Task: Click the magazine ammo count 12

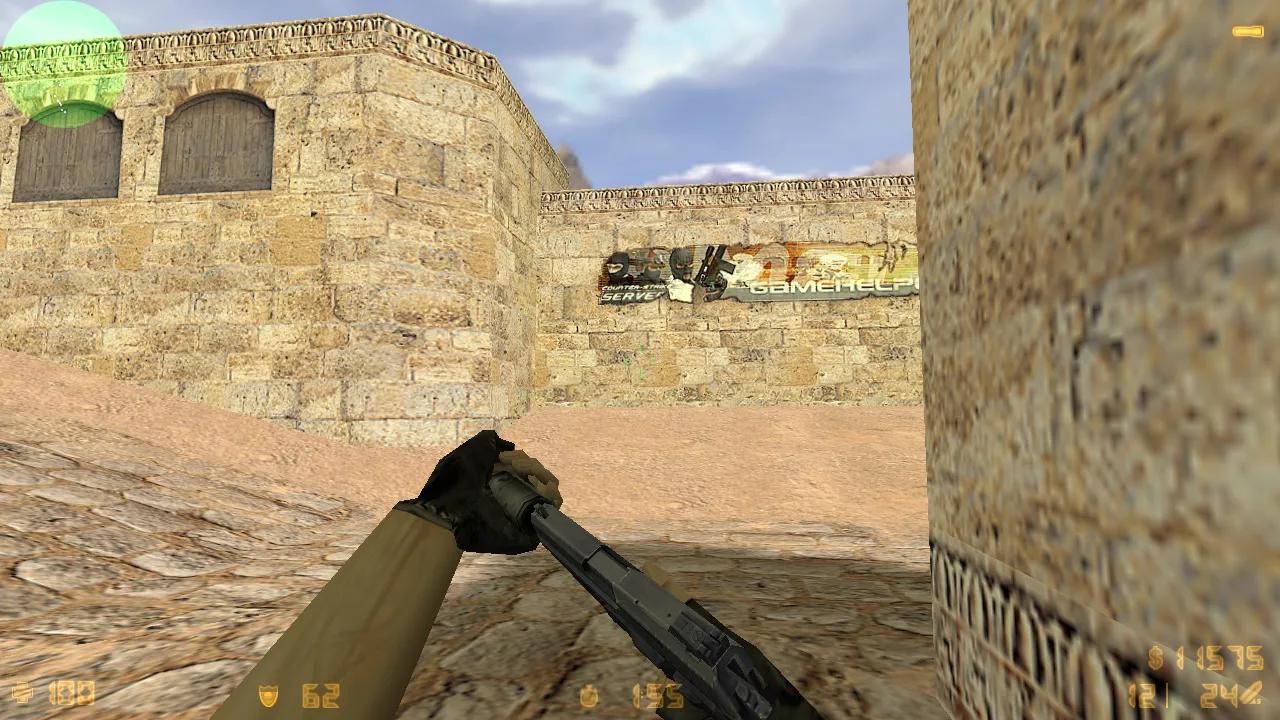Action: tap(1143, 695)
